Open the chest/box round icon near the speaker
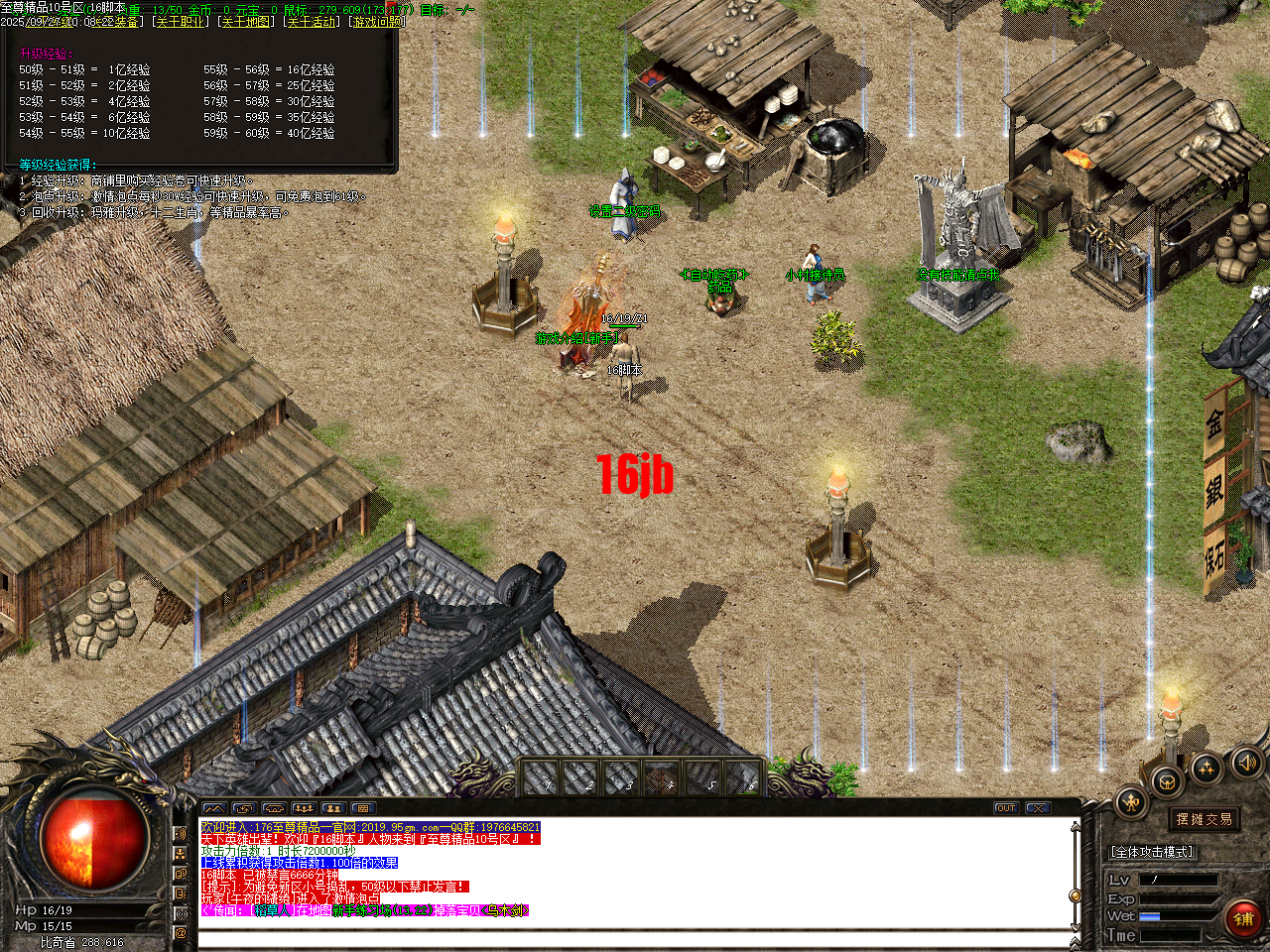1270x952 pixels. [x=1166, y=780]
